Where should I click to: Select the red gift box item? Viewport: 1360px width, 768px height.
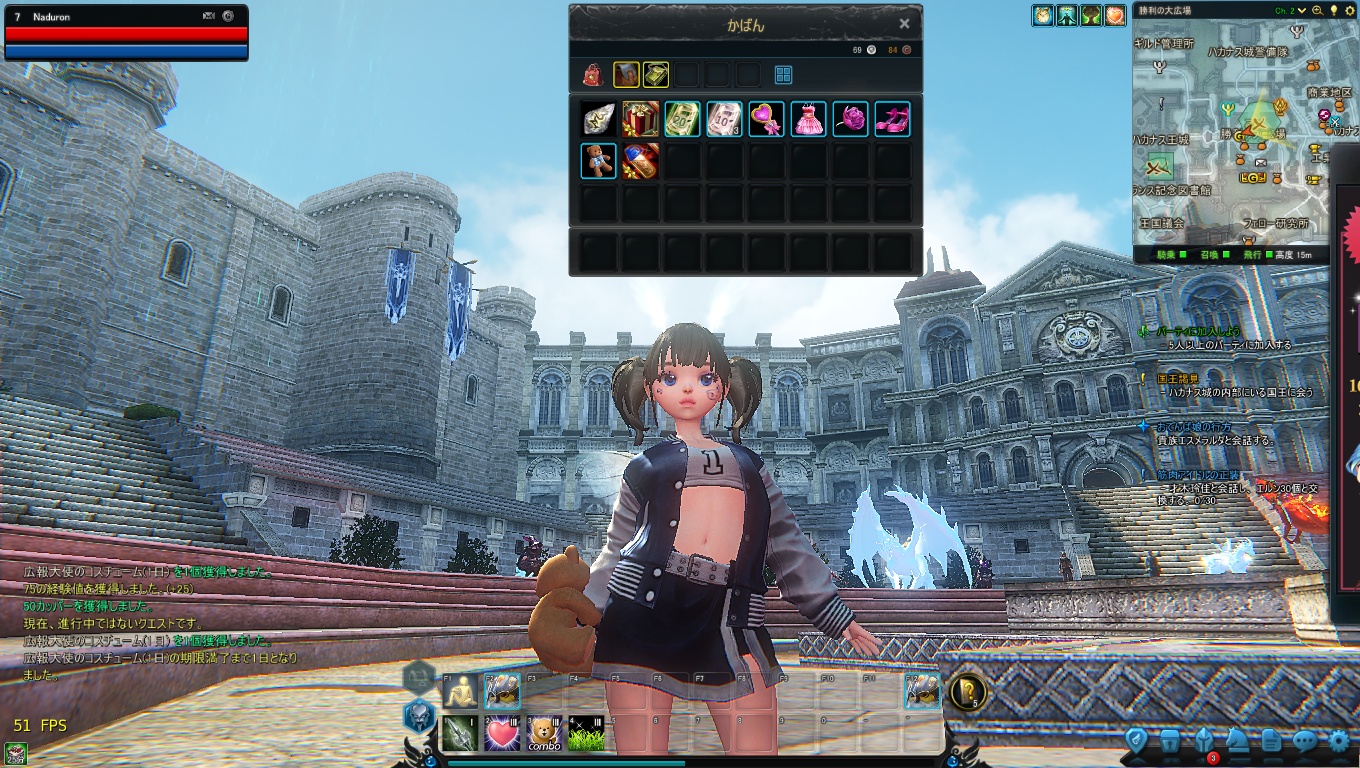coord(640,119)
